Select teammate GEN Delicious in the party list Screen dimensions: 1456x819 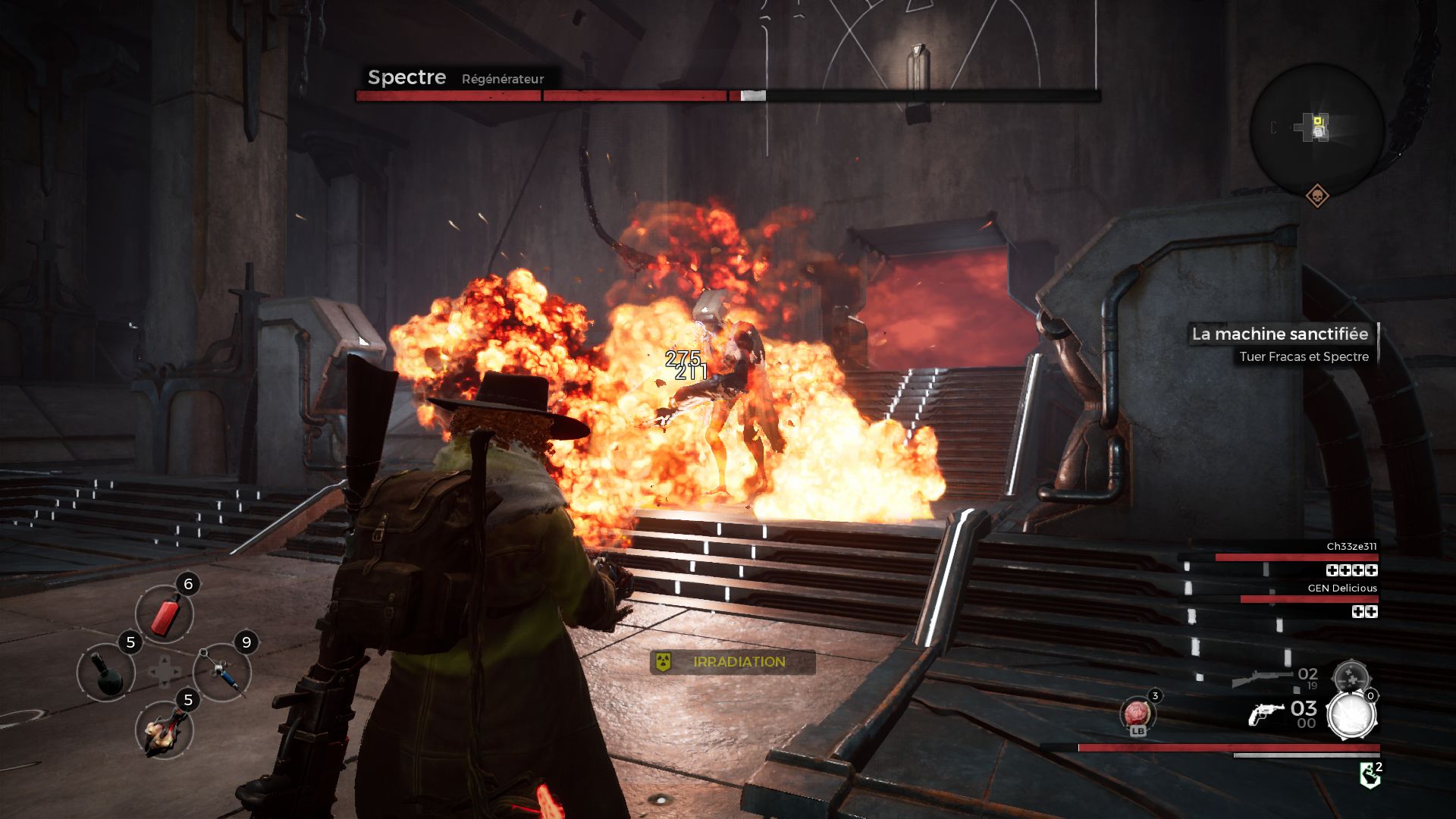(x=1341, y=588)
